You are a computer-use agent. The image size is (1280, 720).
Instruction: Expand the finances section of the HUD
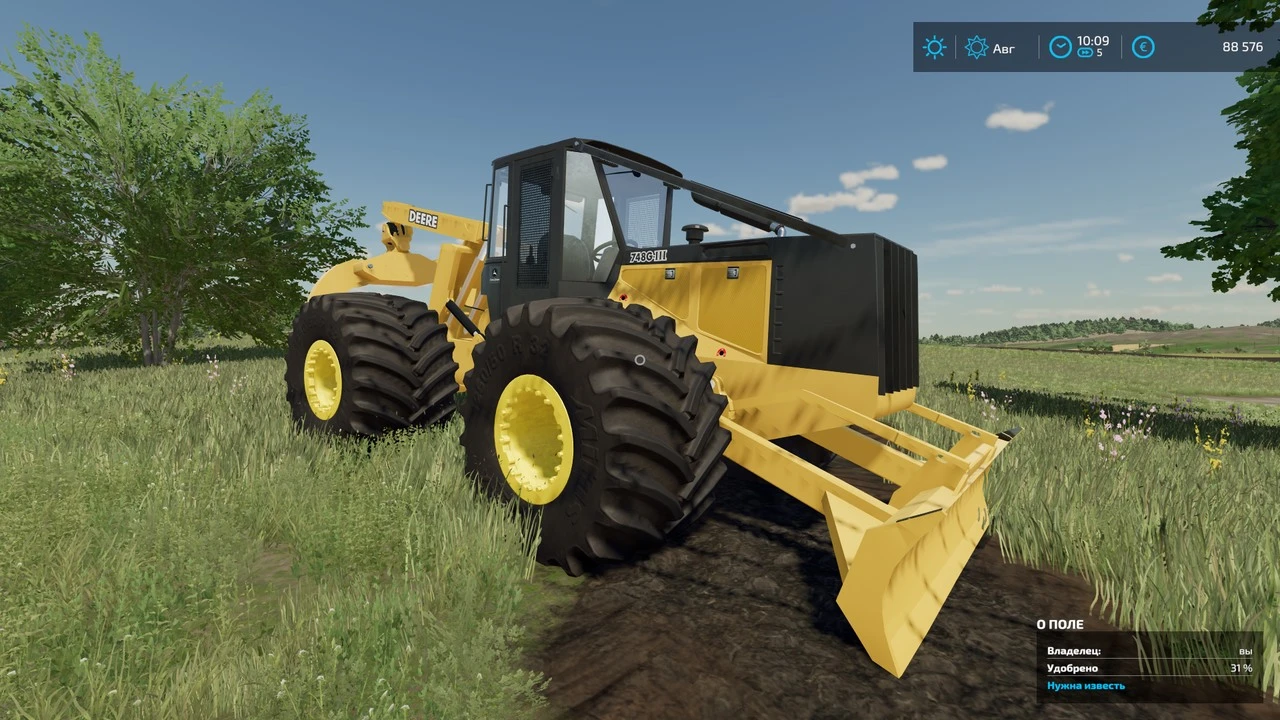click(1142, 47)
